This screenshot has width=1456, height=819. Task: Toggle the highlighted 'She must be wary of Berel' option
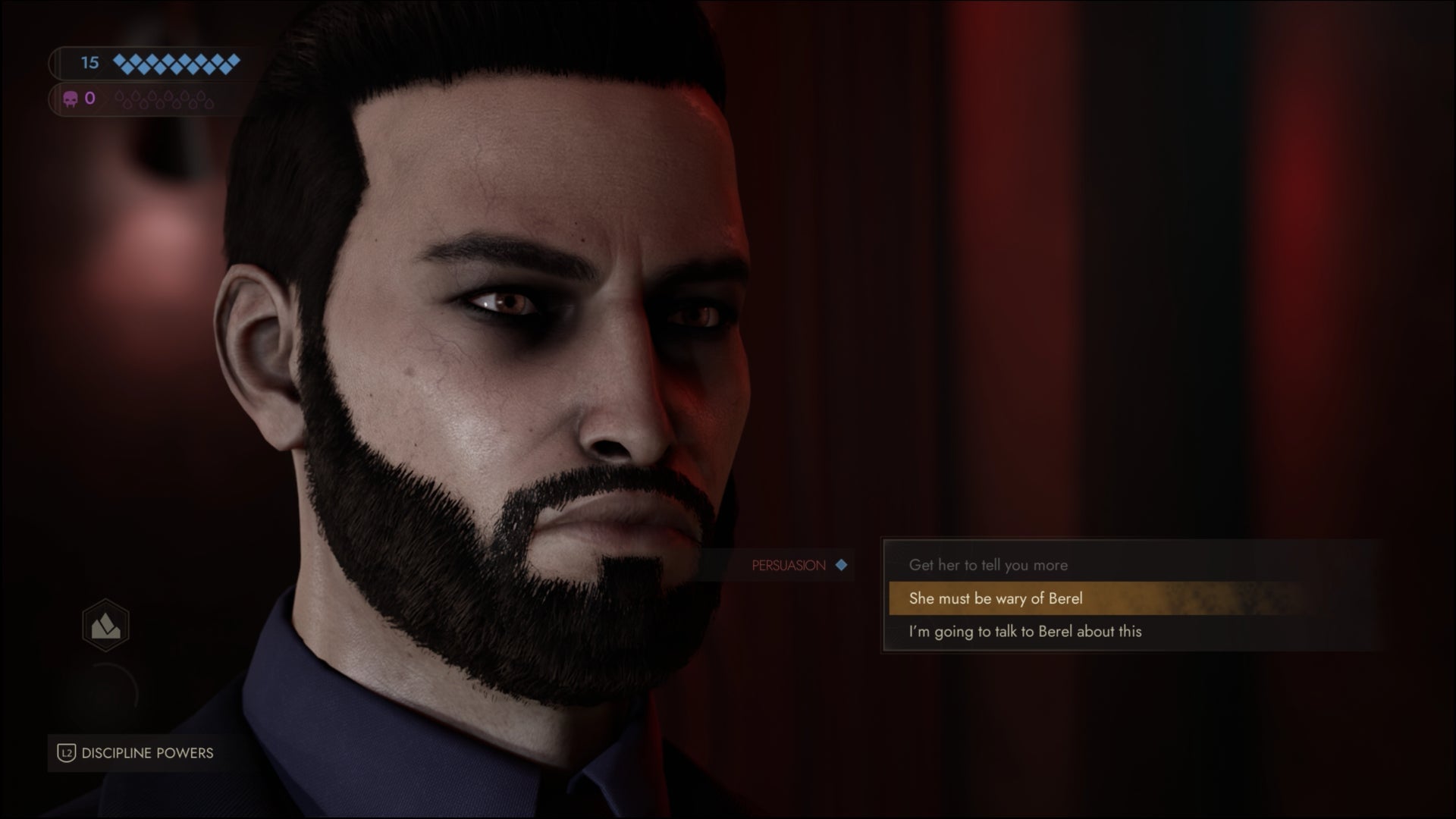click(997, 598)
